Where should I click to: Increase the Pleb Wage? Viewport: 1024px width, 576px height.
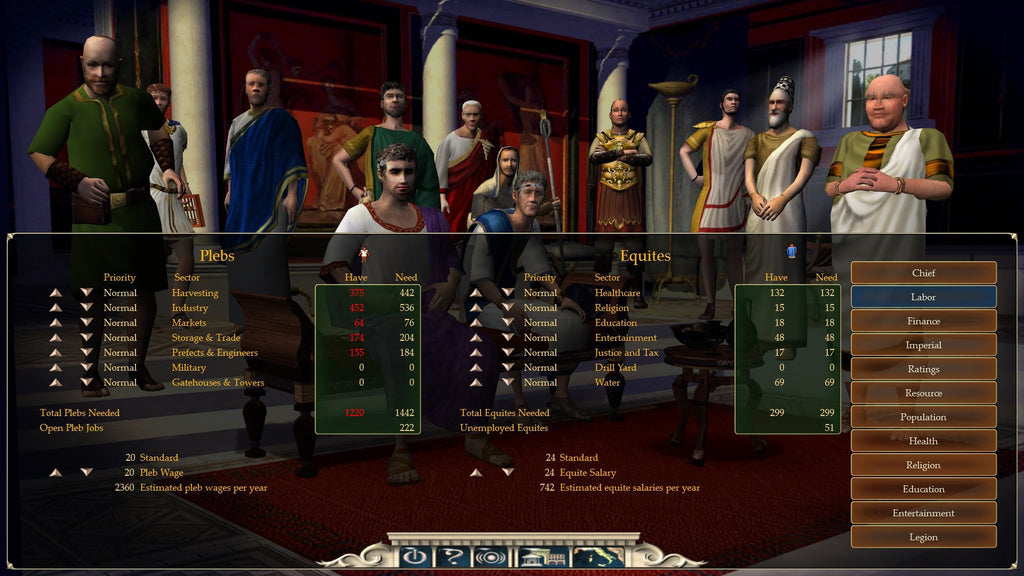(56, 473)
